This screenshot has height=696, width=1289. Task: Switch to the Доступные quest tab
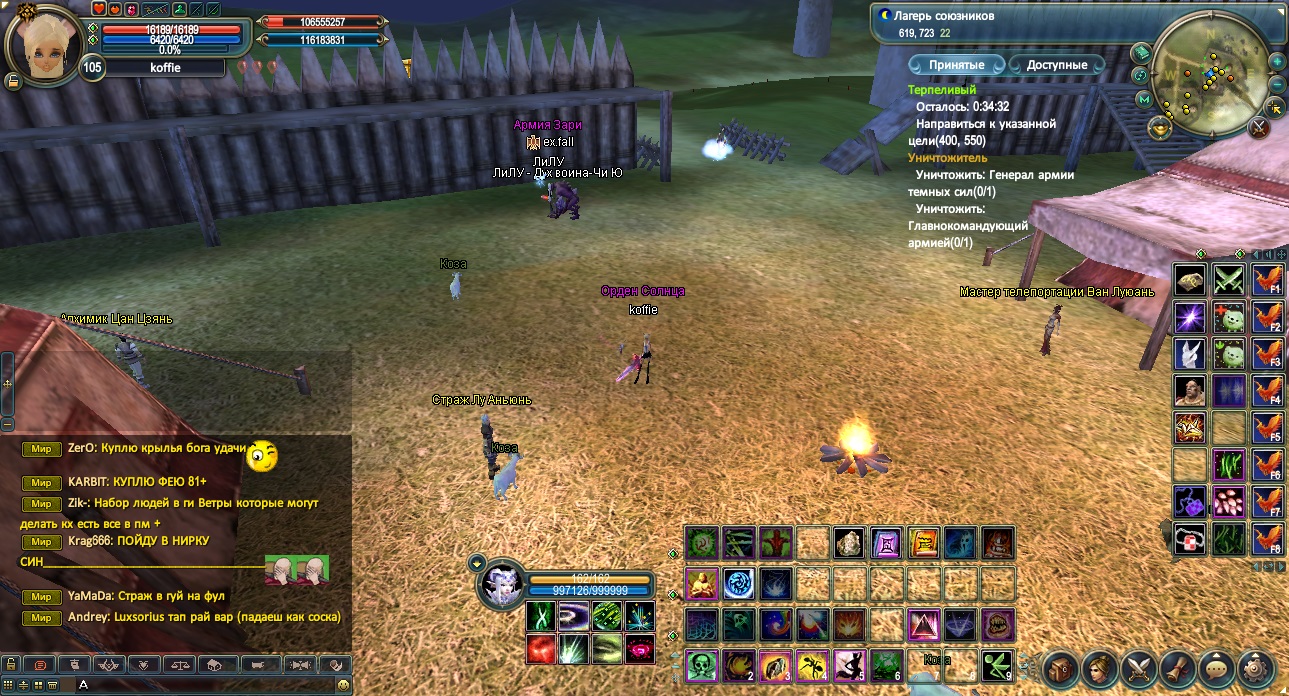click(x=1056, y=65)
